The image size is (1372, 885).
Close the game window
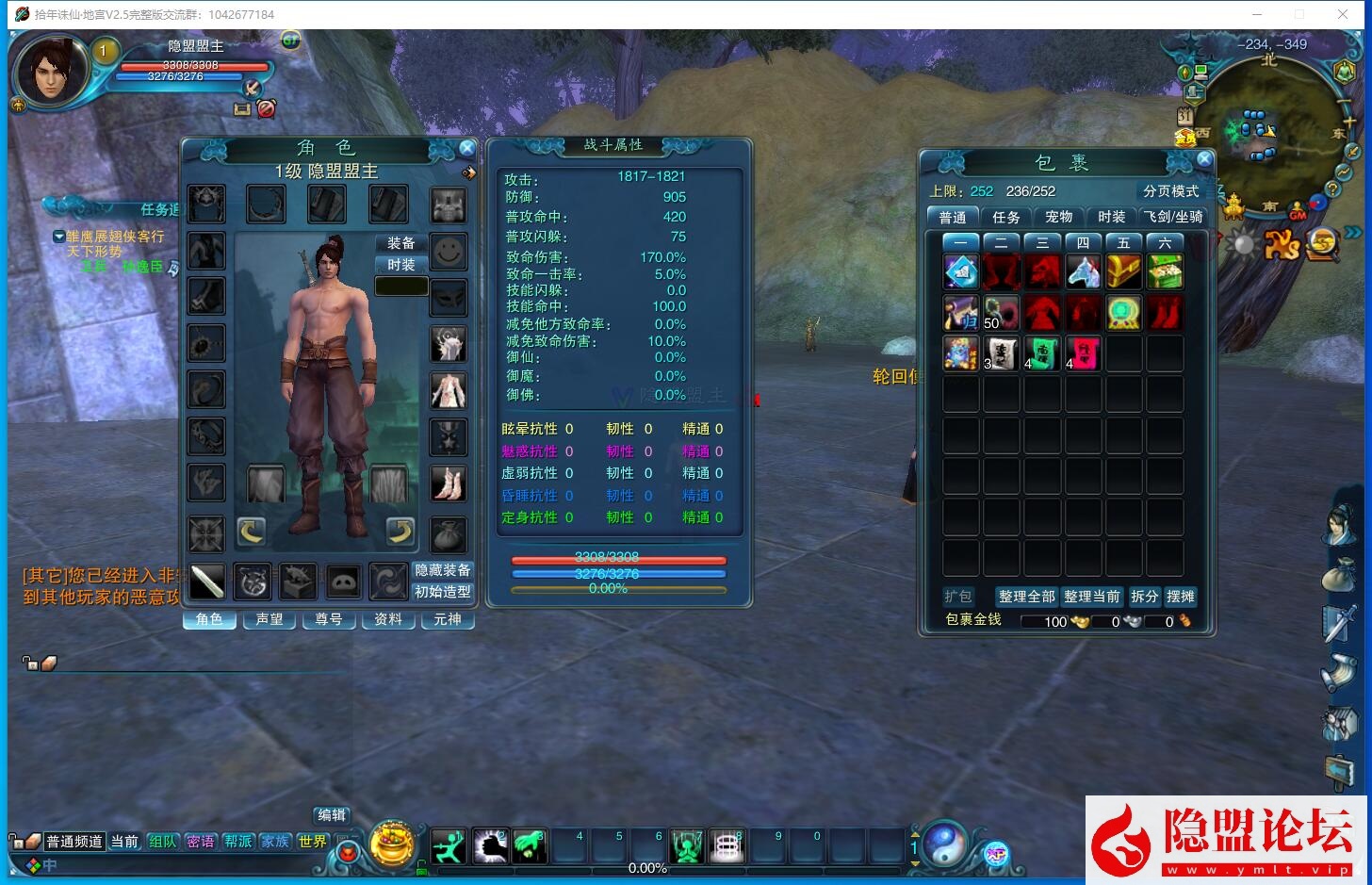coord(1343,14)
